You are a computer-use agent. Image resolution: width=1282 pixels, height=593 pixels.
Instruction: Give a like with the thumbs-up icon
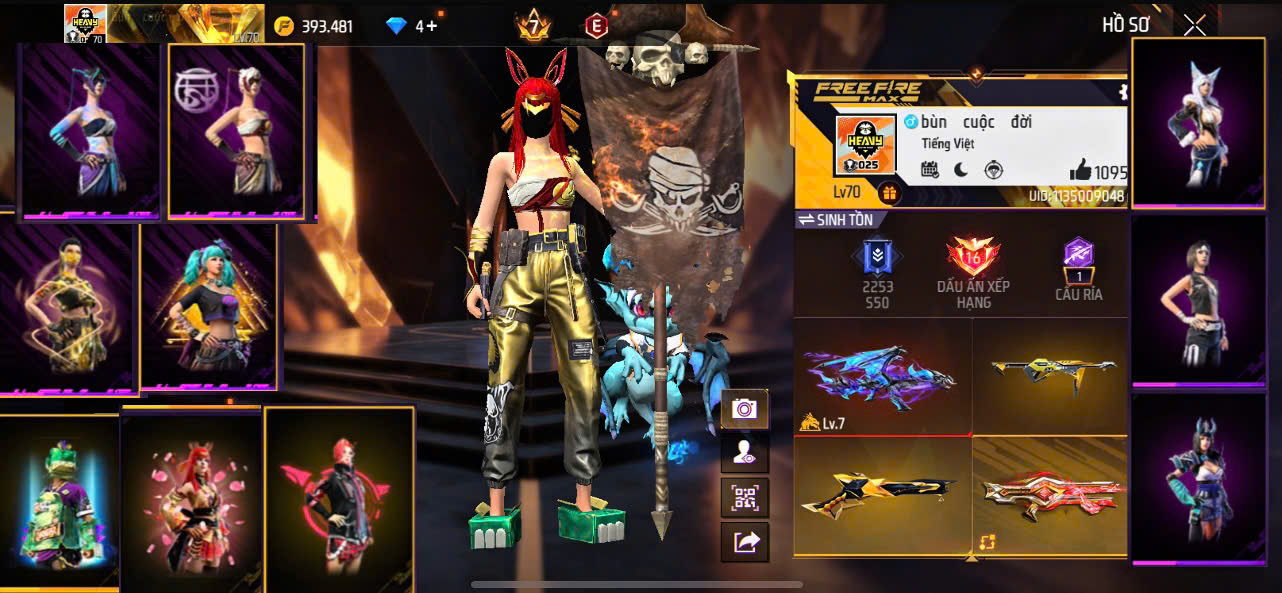[1080, 171]
